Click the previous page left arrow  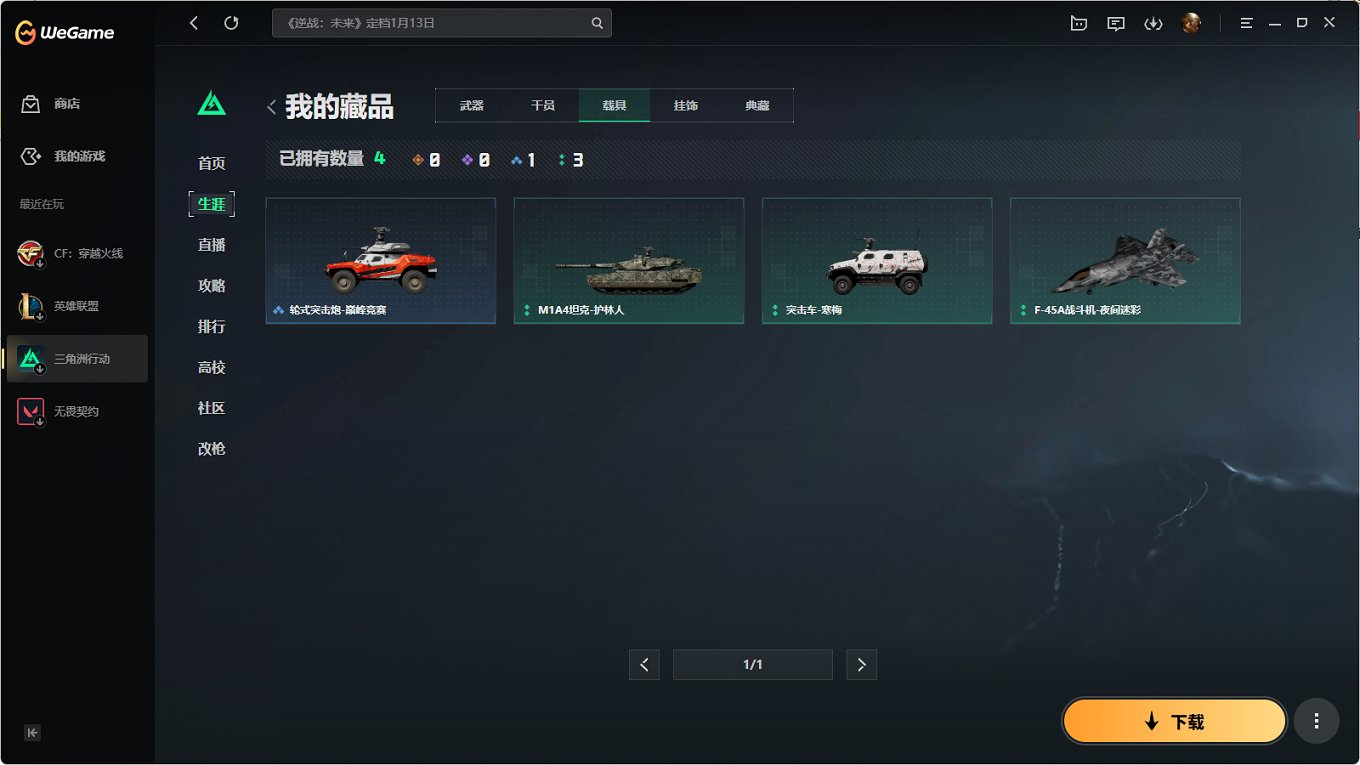(644, 664)
